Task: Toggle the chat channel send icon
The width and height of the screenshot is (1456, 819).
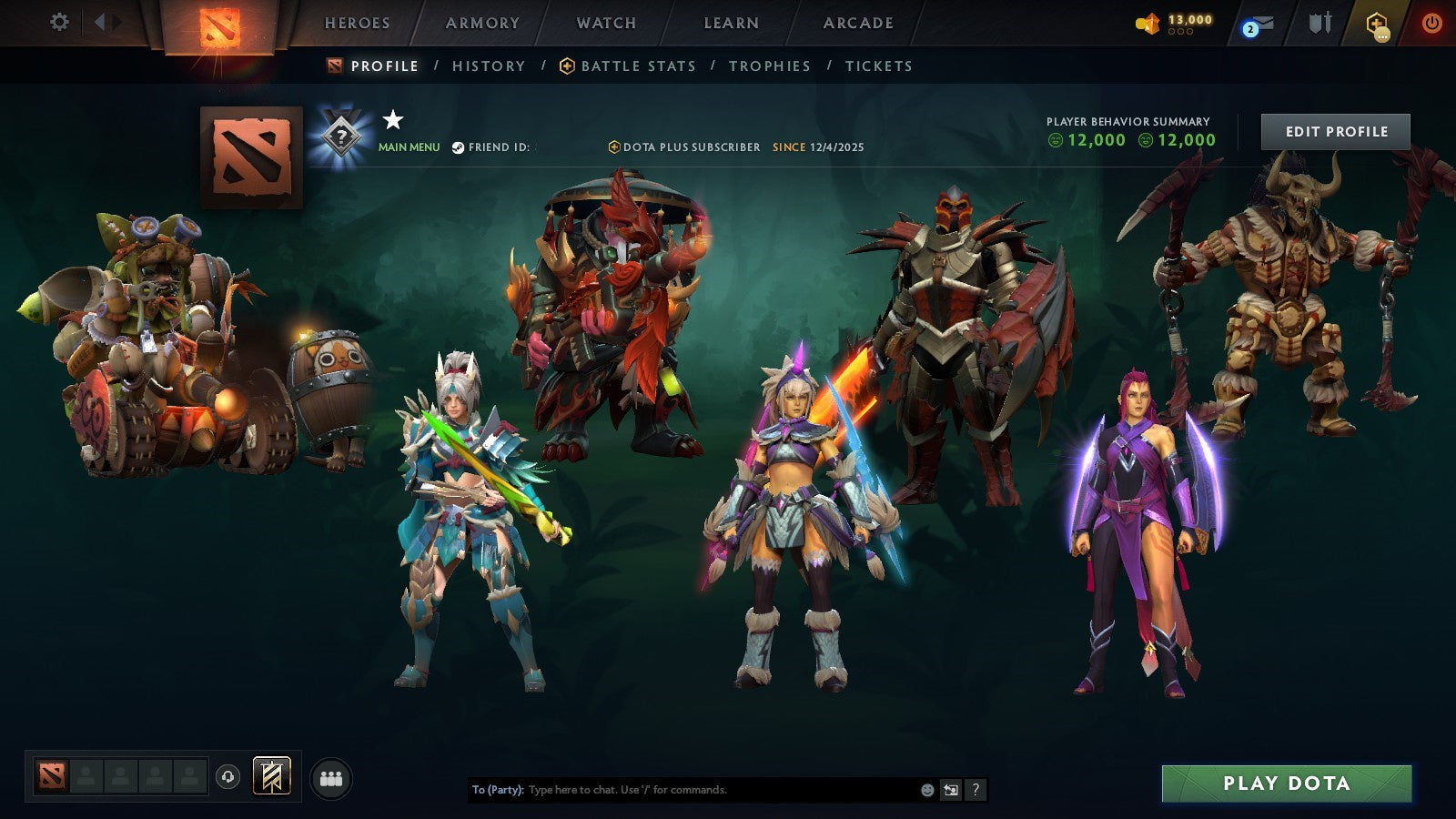Action: click(951, 789)
